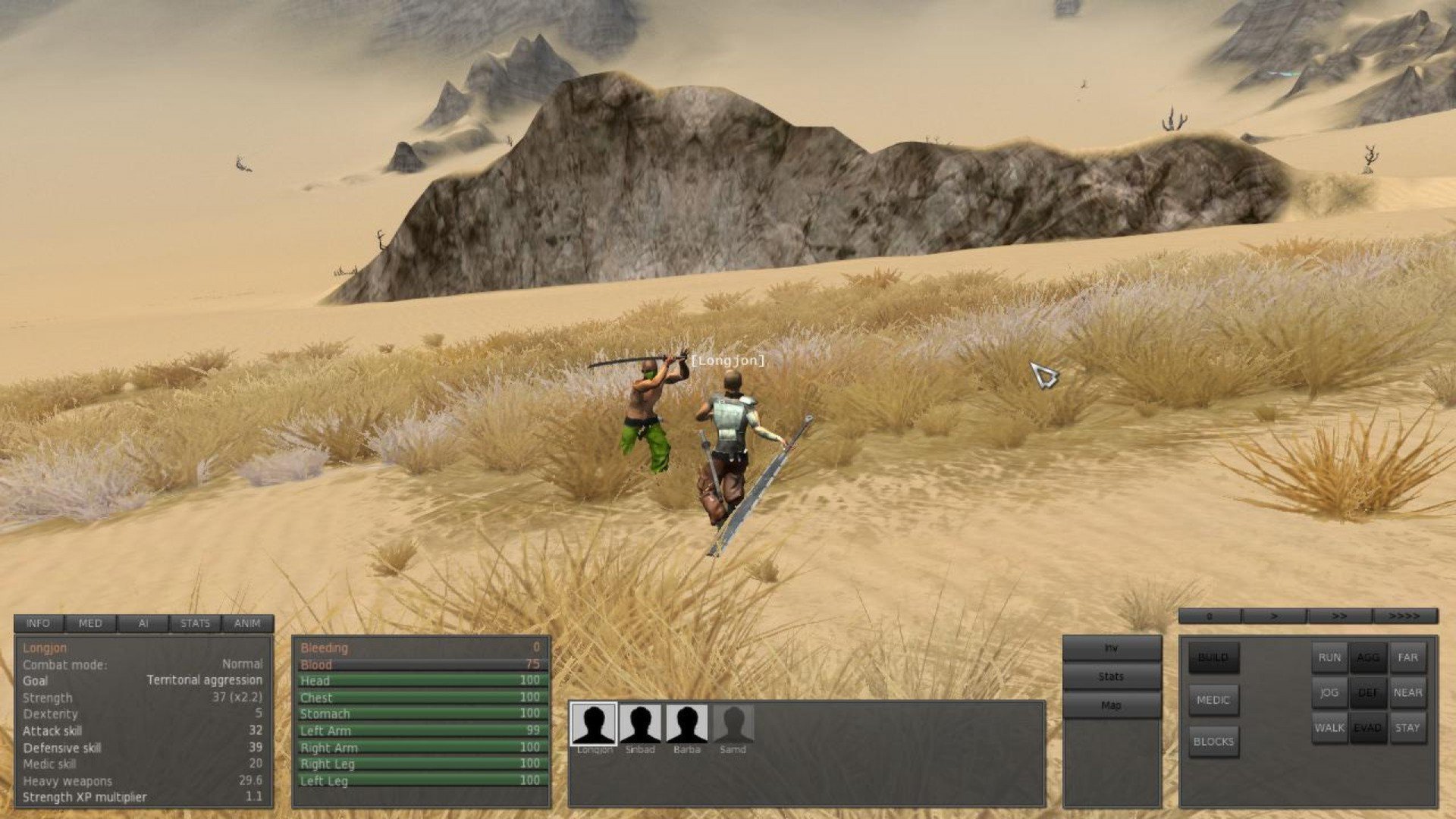This screenshot has width=1456, height=819.
Task: Switch to the AGG combat stance
Action: coord(1368,657)
